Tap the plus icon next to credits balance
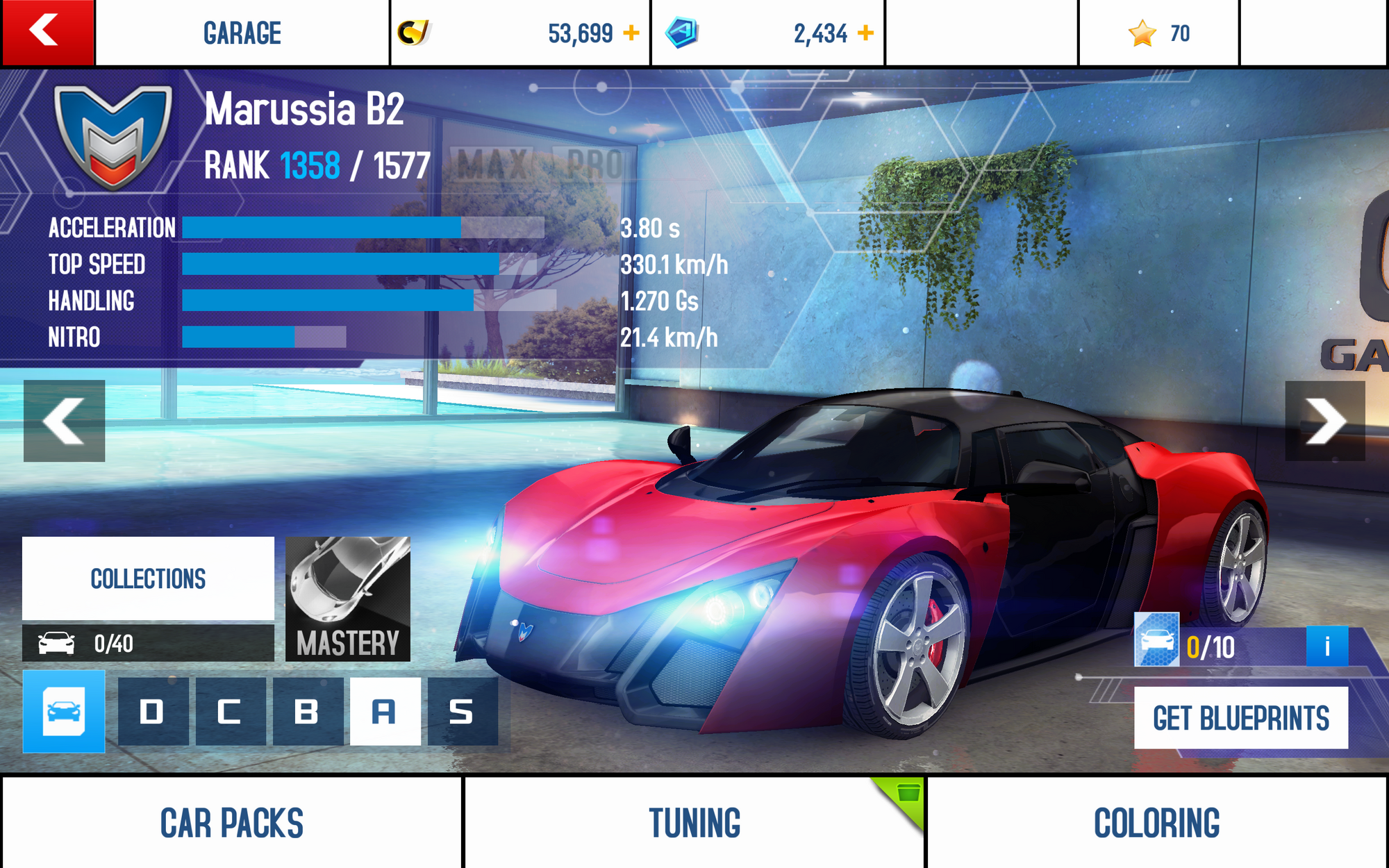The image size is (1389, 868). tap(631, 31)
